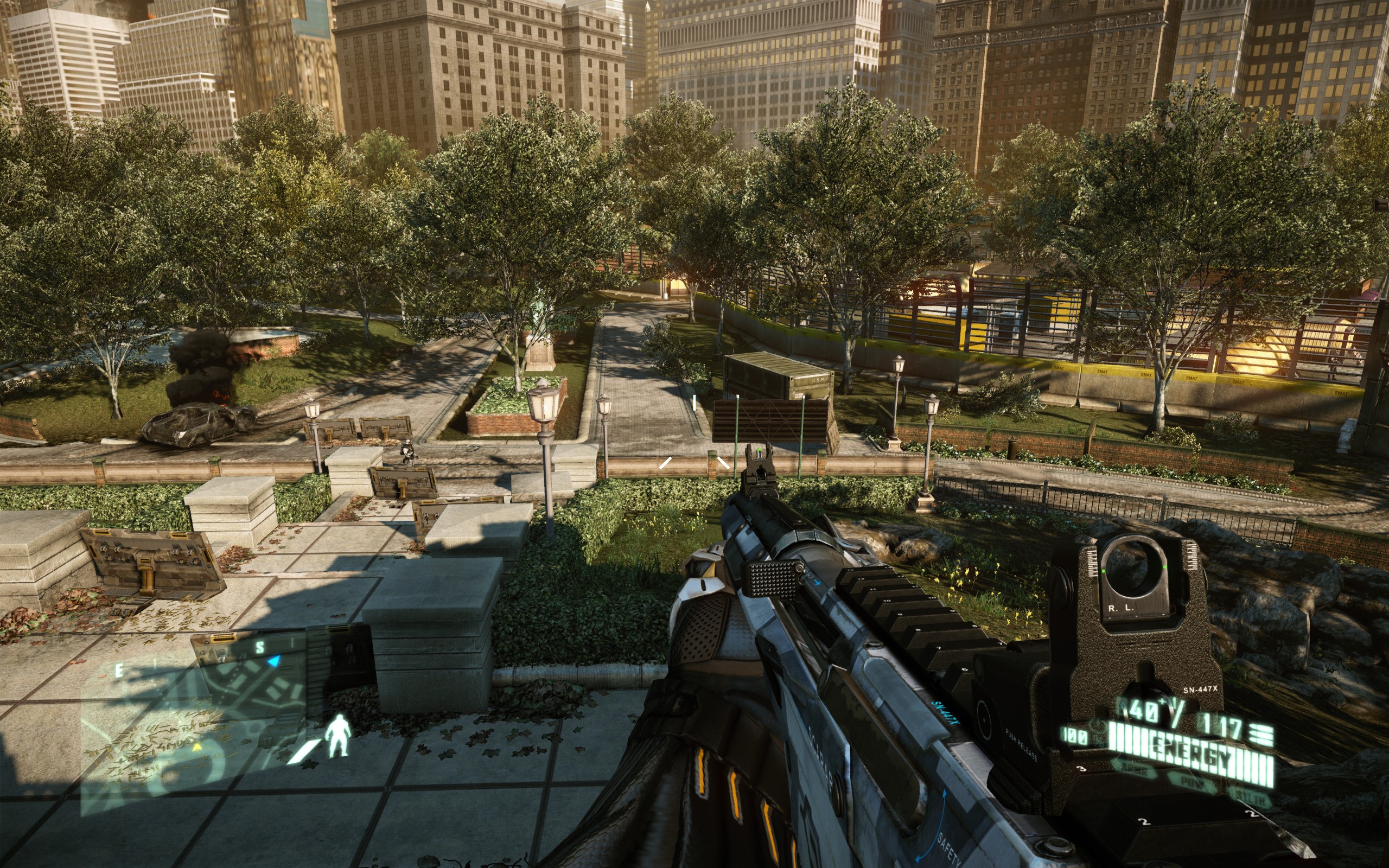
Task: Select the blue objective arrow on minimap
Action: pos(275,661)
